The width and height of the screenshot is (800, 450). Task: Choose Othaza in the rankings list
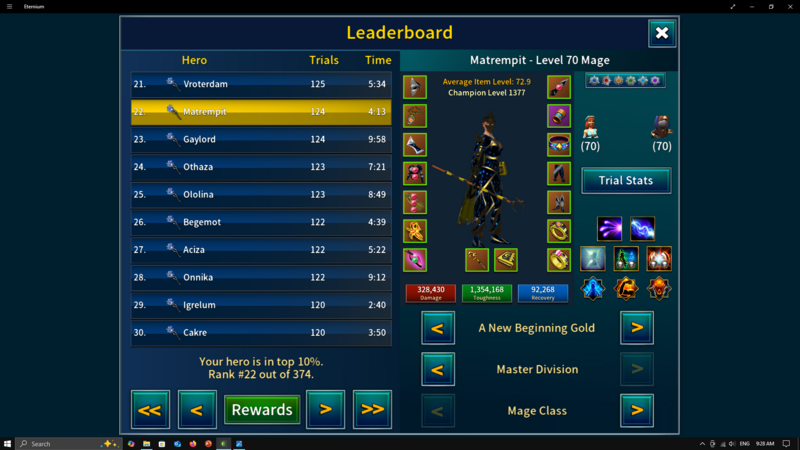coord(261,167)
